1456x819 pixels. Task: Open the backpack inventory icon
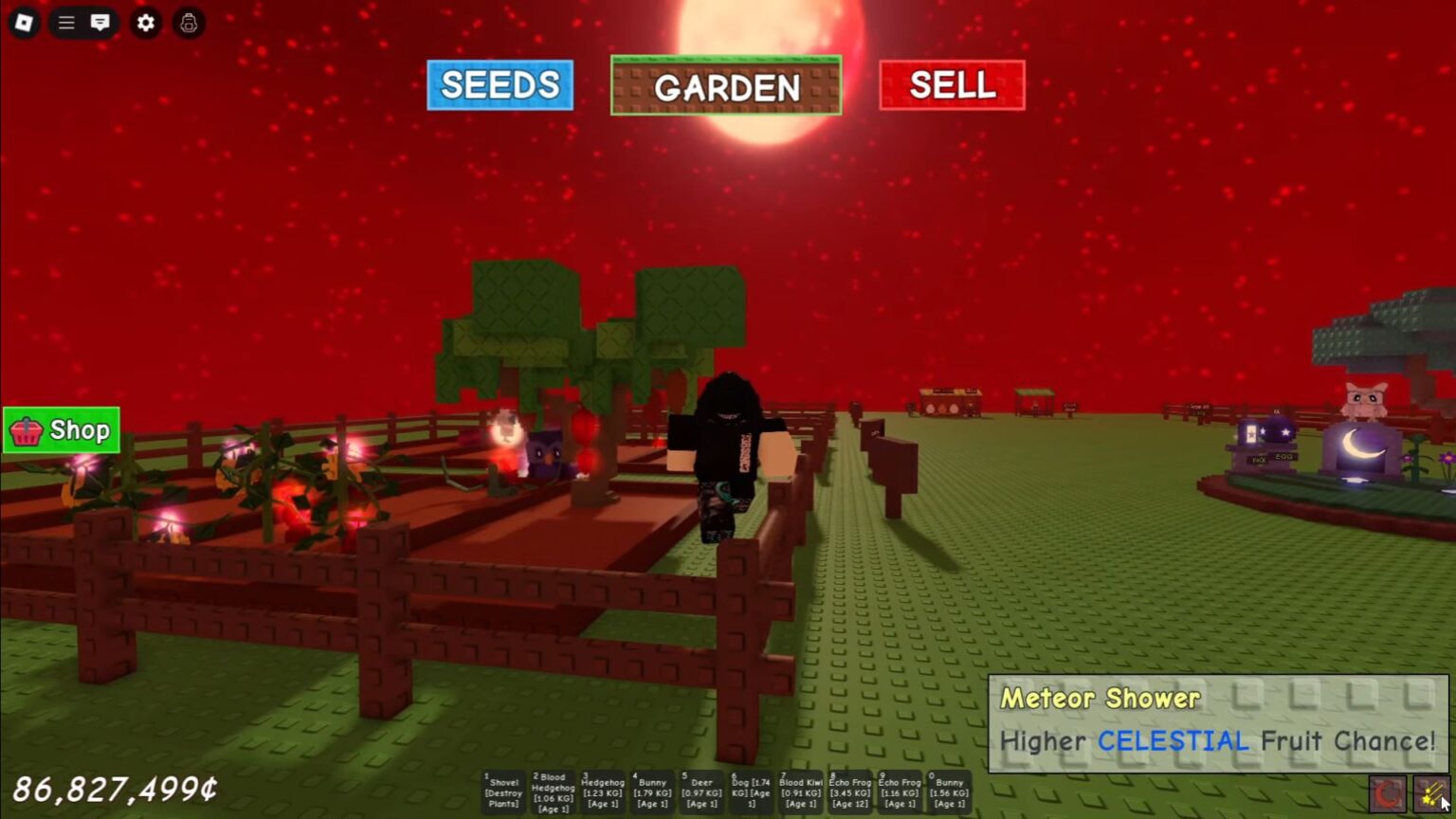[187, 23]
